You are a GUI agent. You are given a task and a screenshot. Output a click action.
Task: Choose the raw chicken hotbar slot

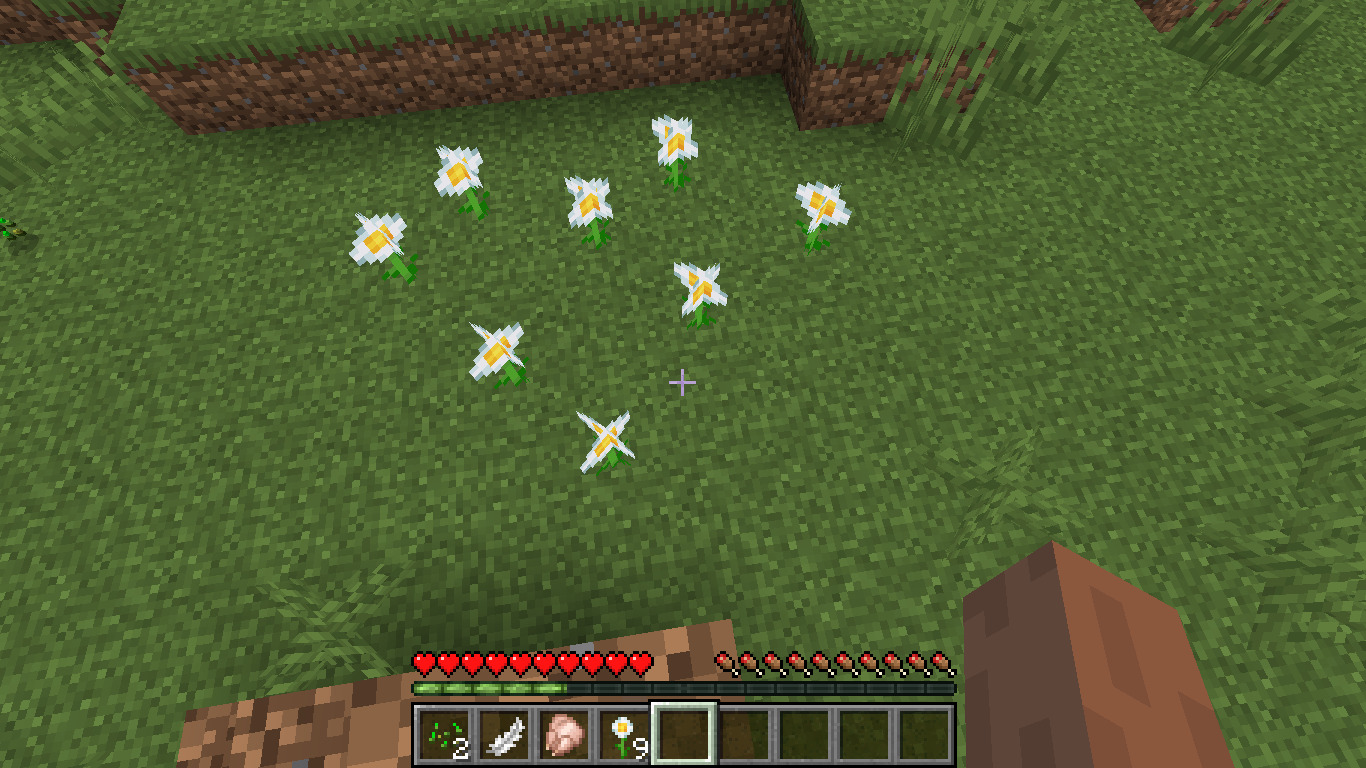pos(564,736)
